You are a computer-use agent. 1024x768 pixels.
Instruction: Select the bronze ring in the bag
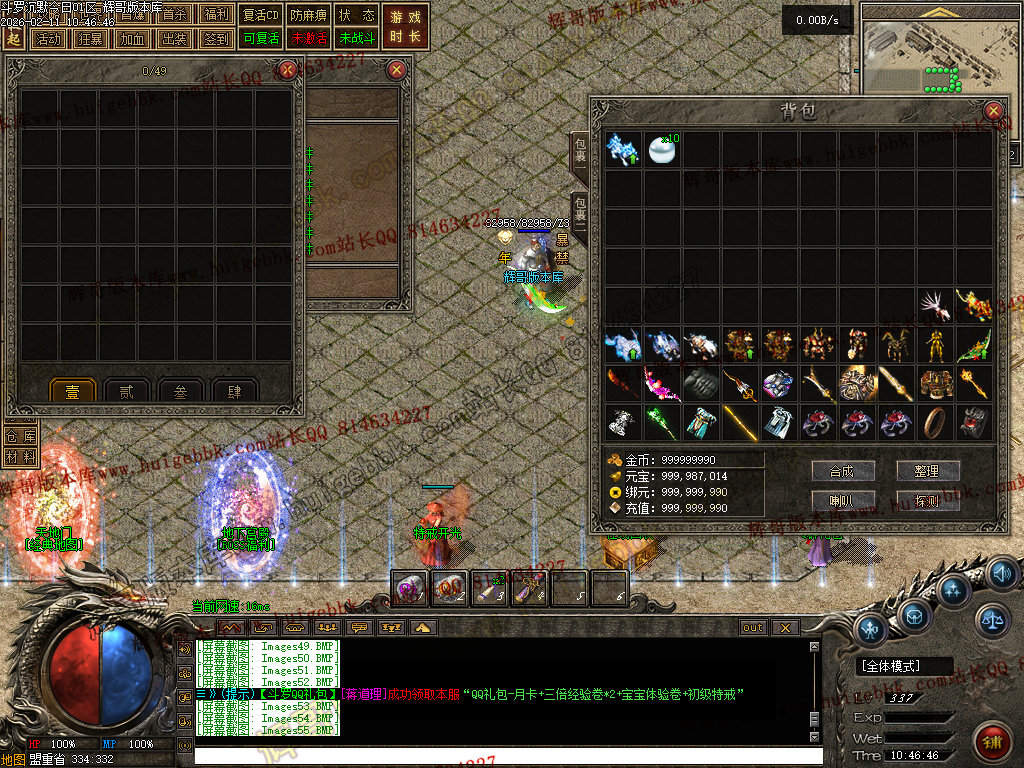coord(935,422)
